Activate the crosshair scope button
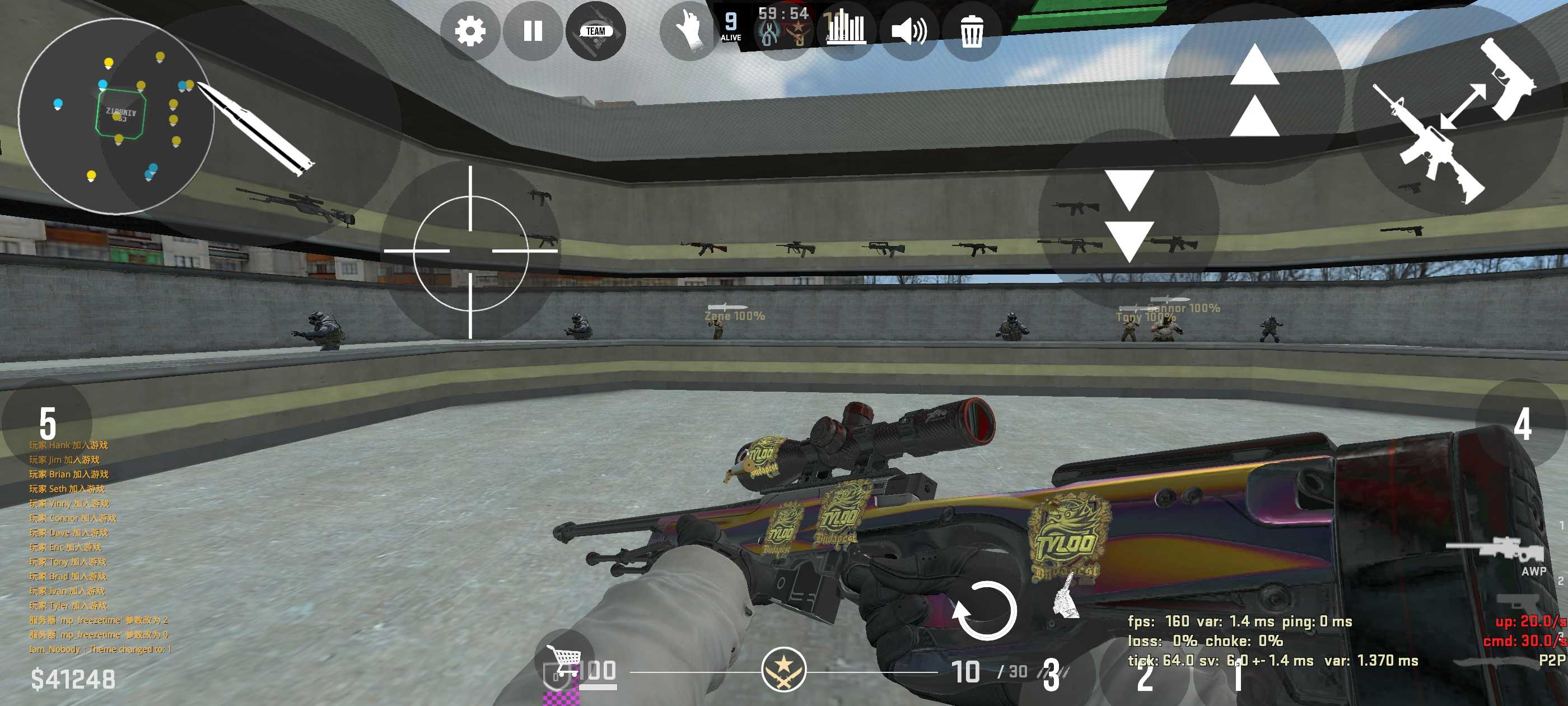The height and width of the screenshot is (706, 1568). [470, 252]
